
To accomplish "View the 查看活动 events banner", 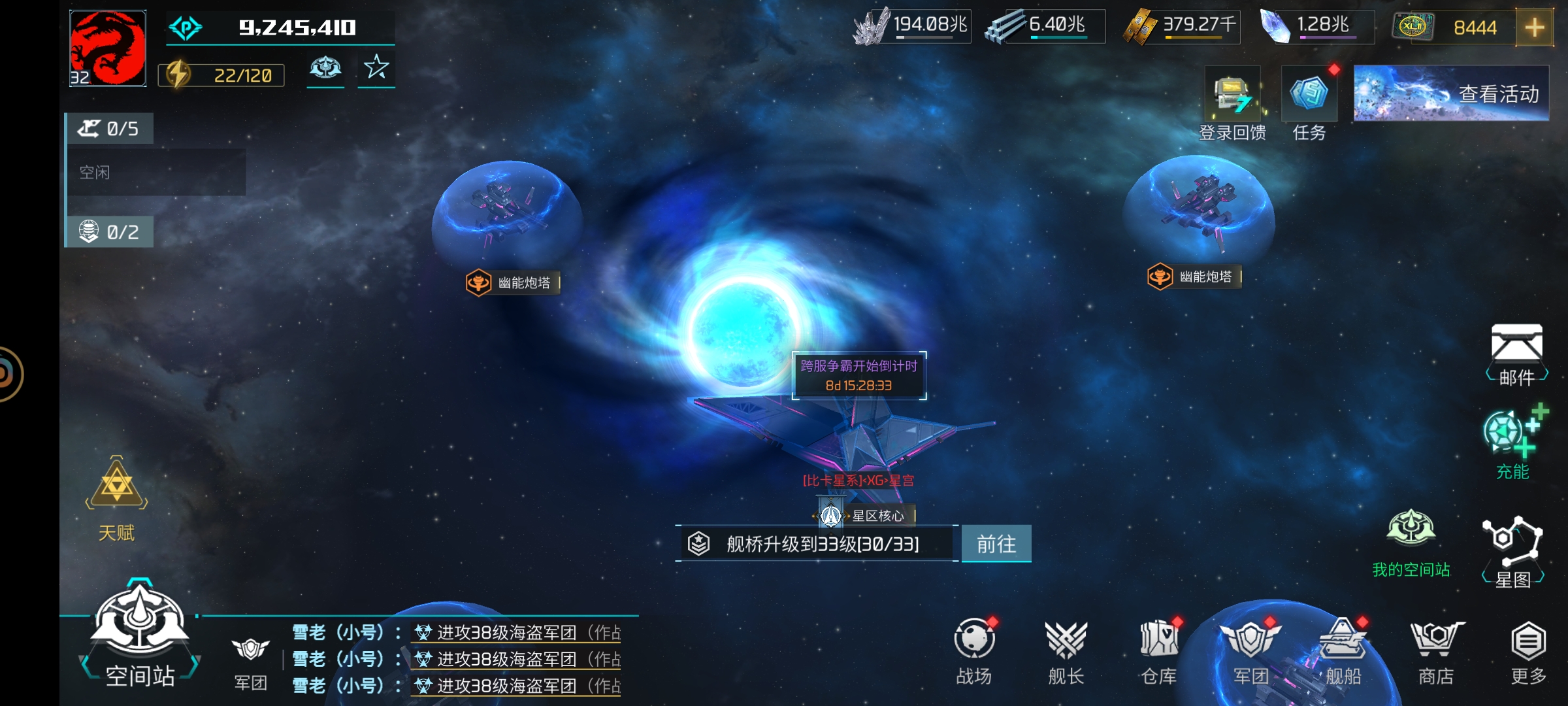I will (x=1451, y=93).
